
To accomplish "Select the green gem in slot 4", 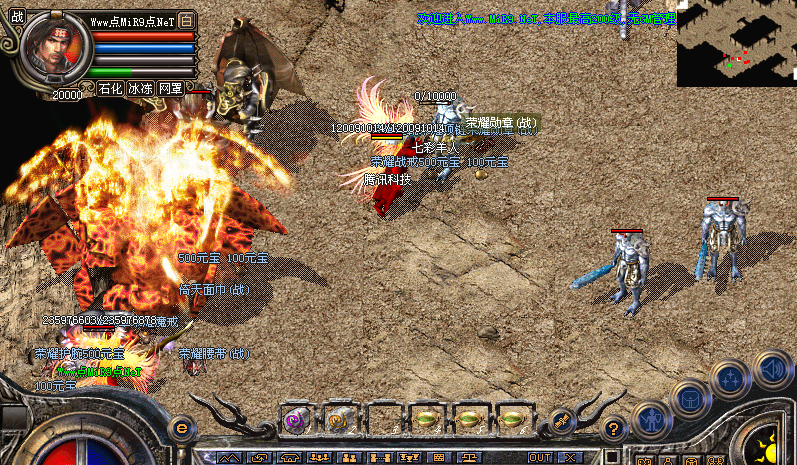I will pos(427,420).
